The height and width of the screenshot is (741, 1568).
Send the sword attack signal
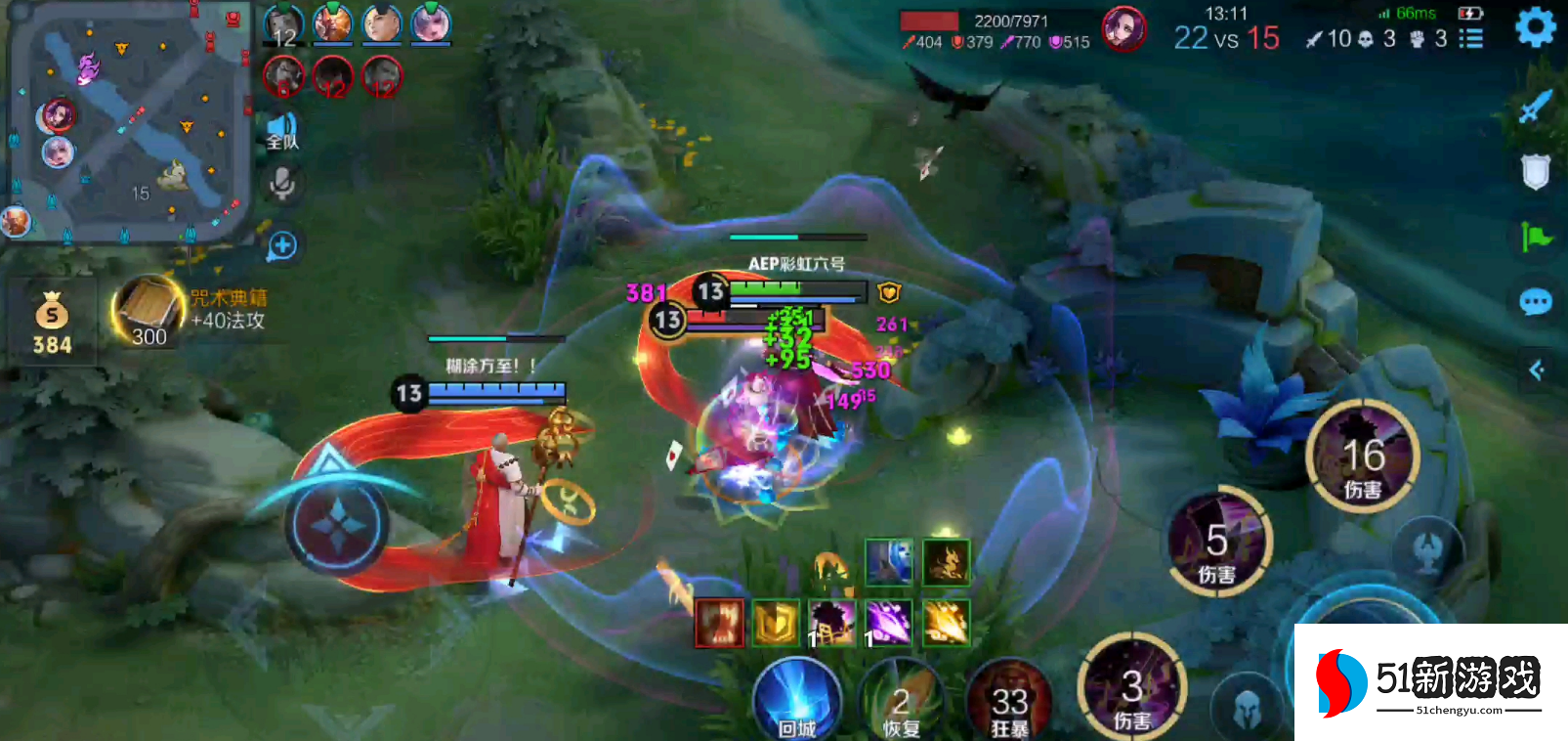(1535, 107)
